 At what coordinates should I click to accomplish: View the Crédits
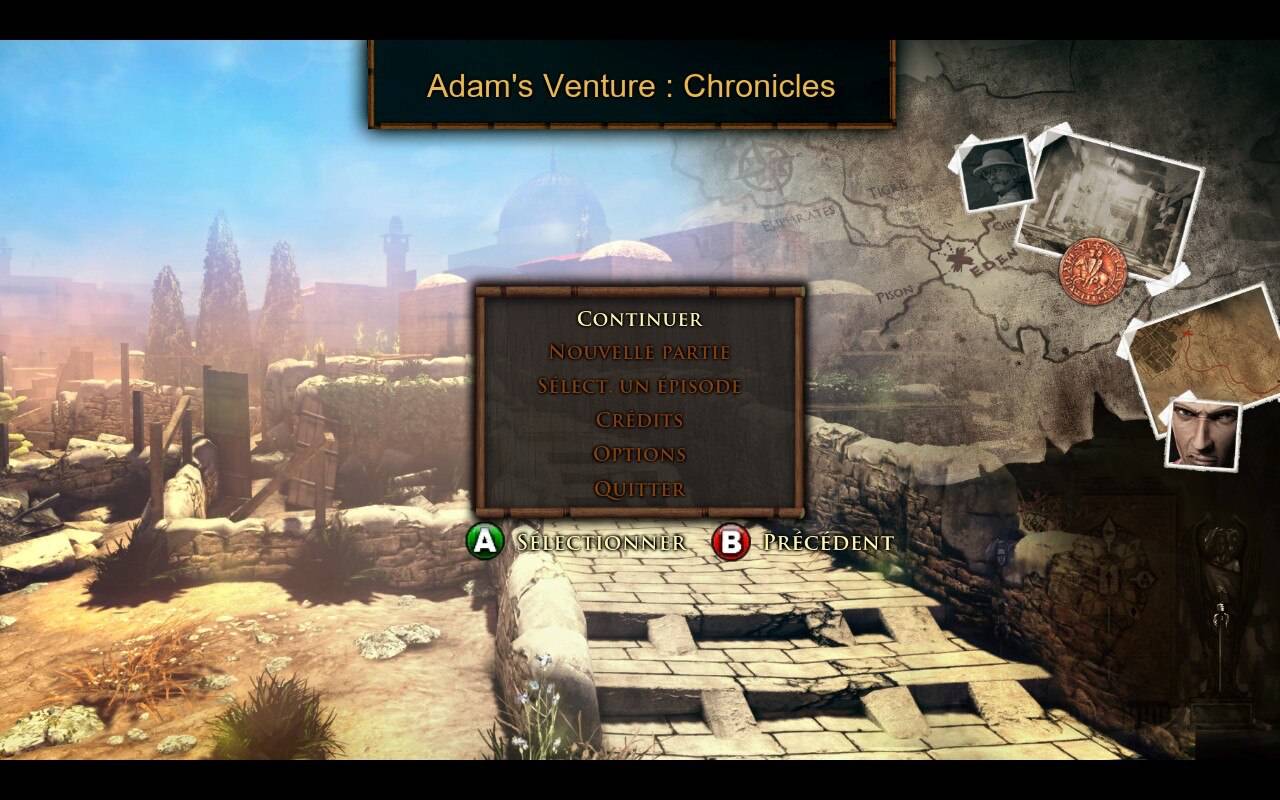639,420
